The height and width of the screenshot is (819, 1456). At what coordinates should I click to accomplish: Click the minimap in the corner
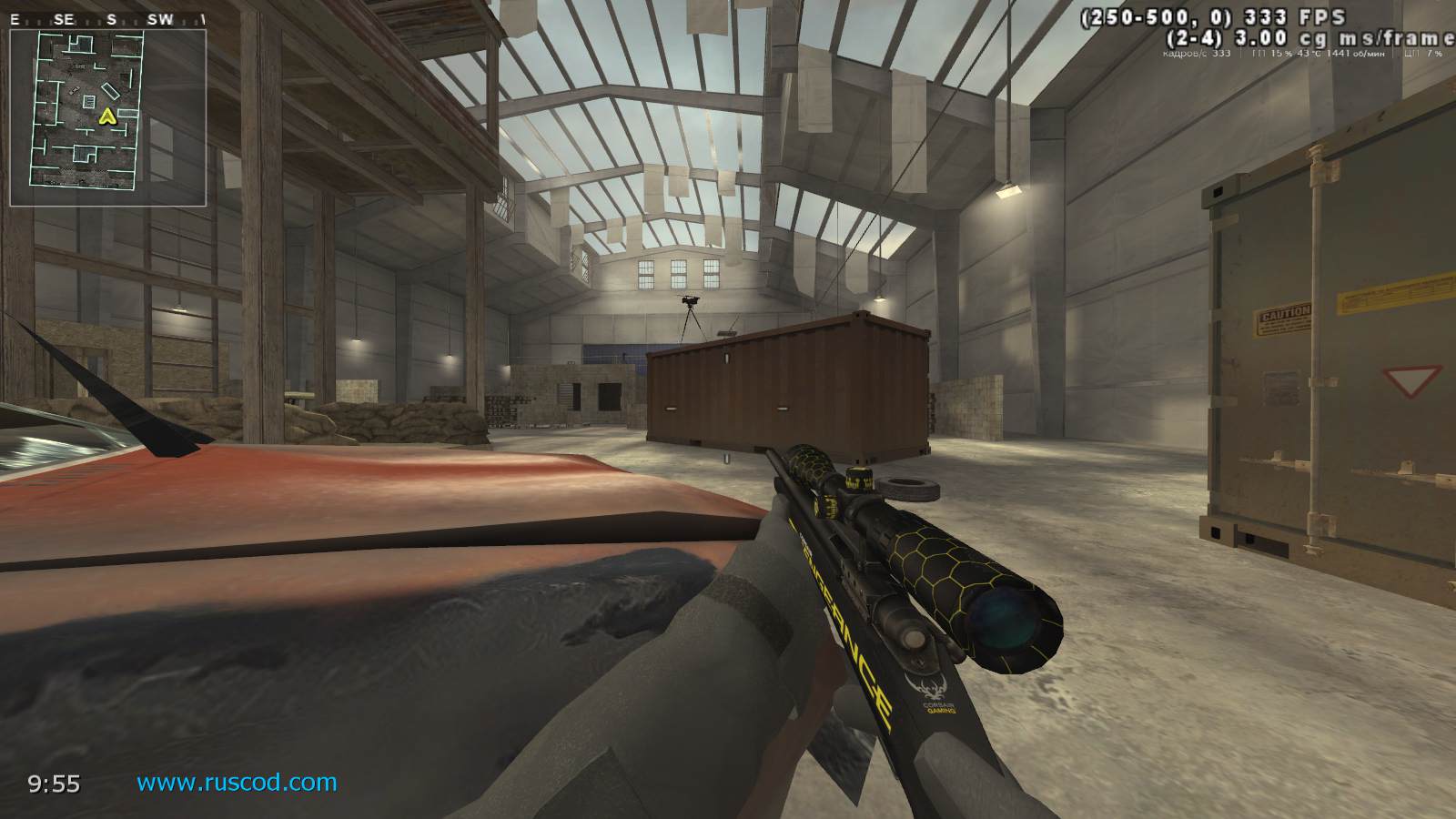(107, 116)
